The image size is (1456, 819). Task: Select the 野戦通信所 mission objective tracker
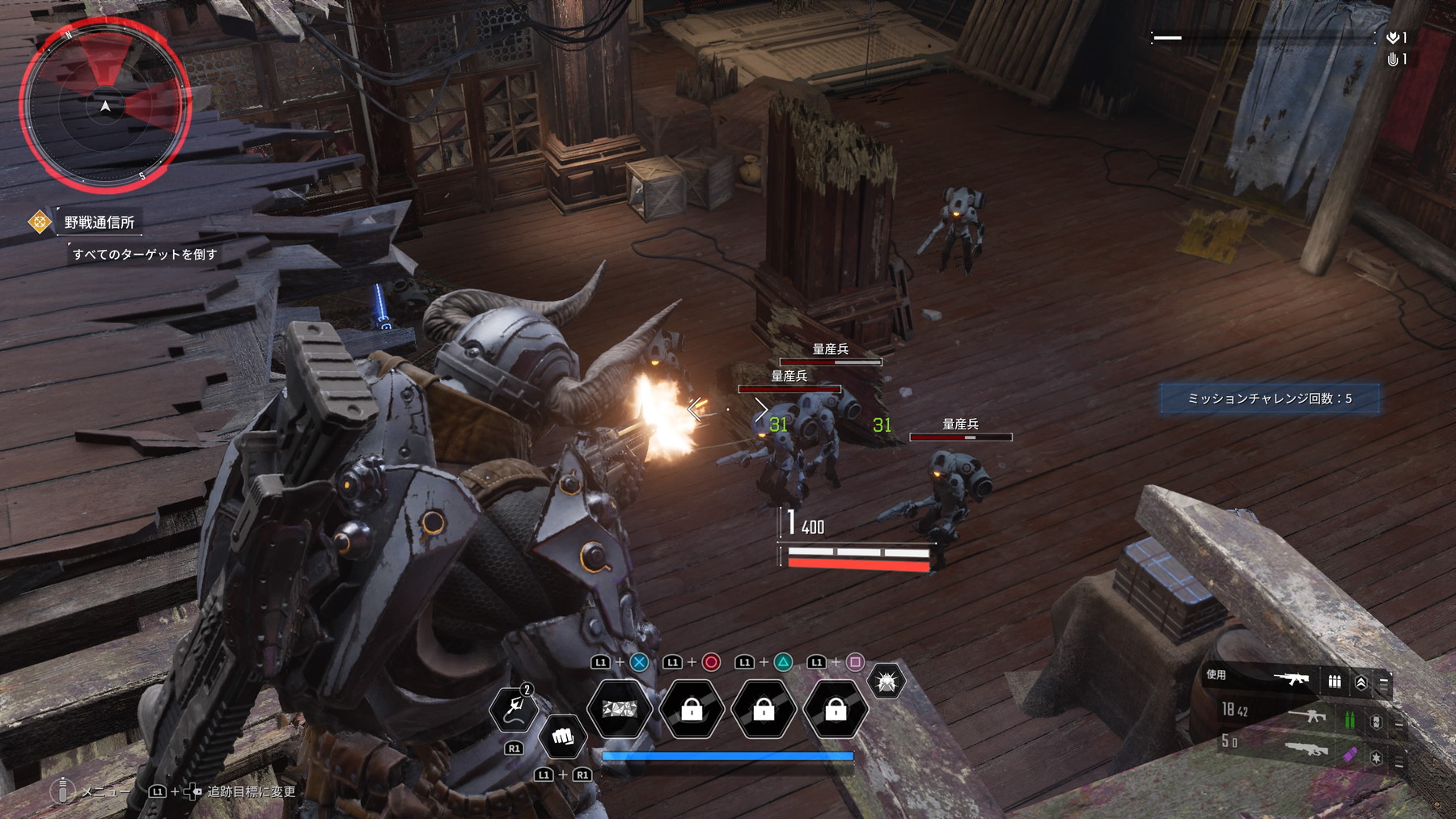click(99, 222)
